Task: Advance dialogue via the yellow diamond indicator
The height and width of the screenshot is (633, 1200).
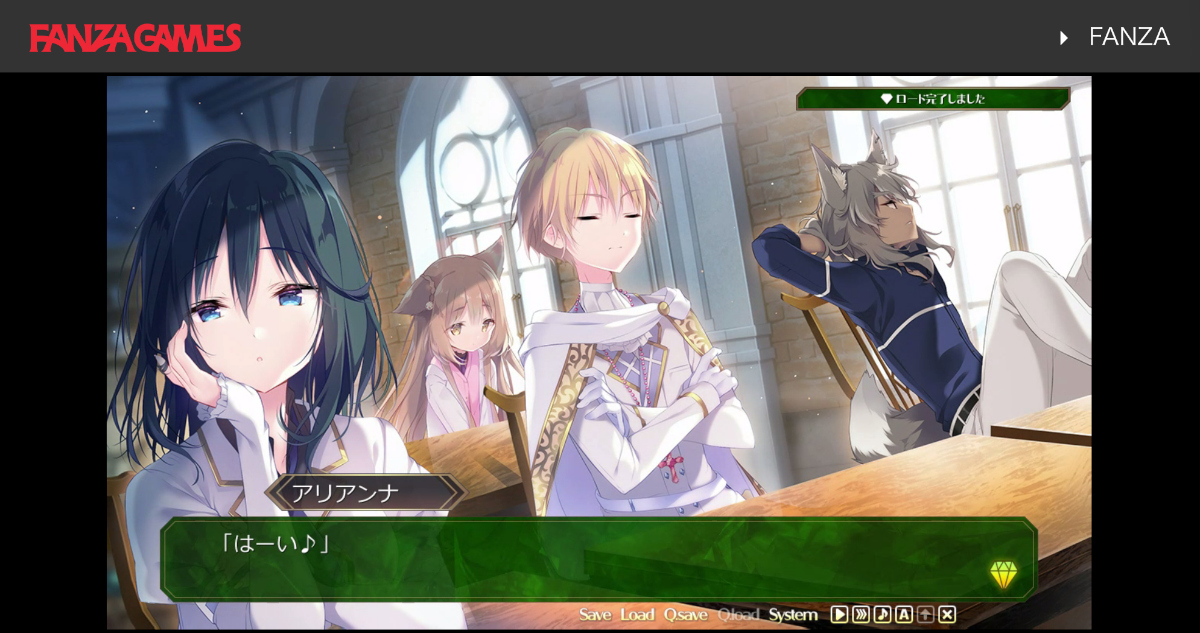Action: (x=1003, y=574)
